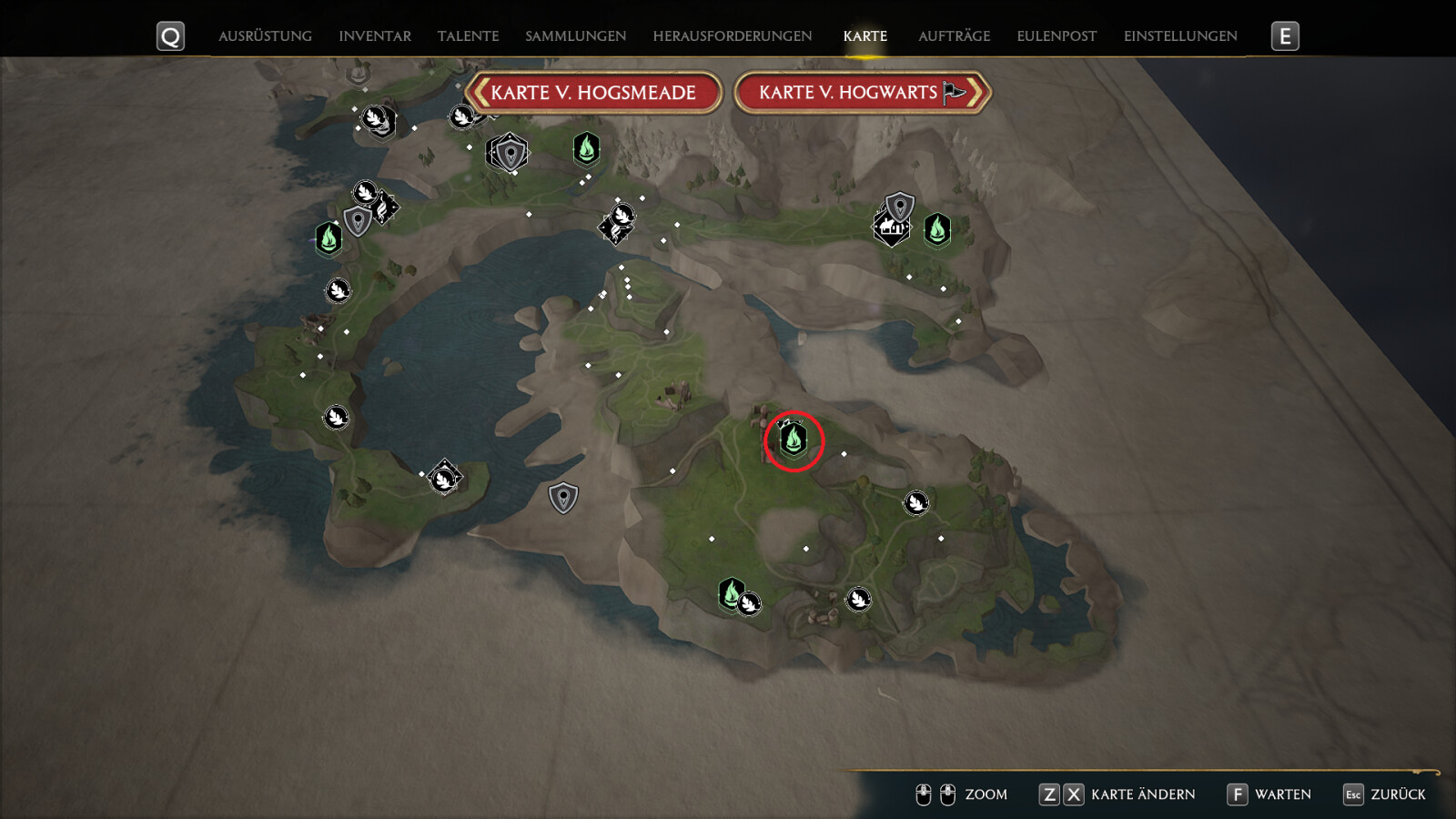Pick the Floo flame marker on the southern shore

click(x=730, y=592)
